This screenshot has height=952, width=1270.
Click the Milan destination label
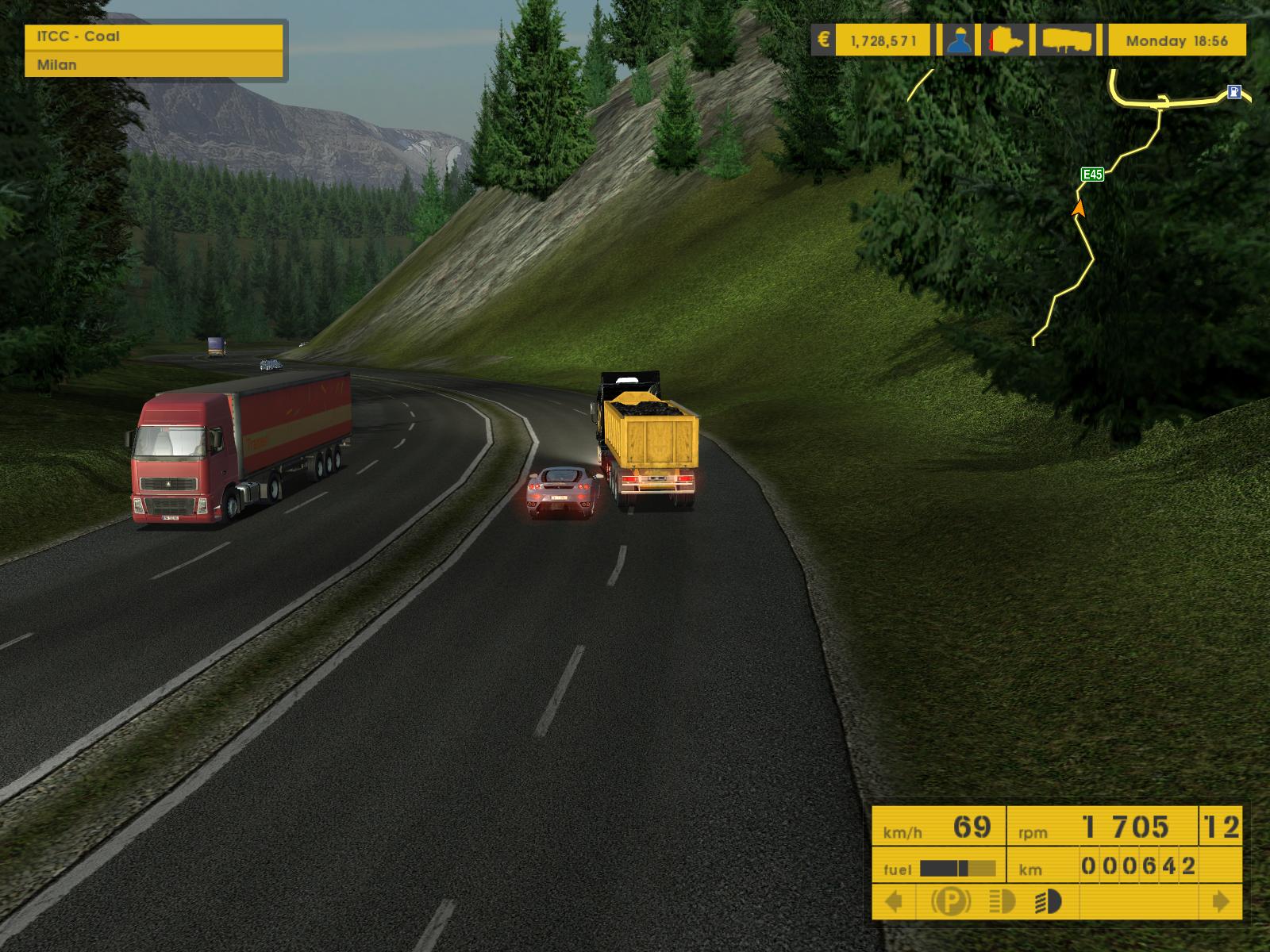coord(154,64)
